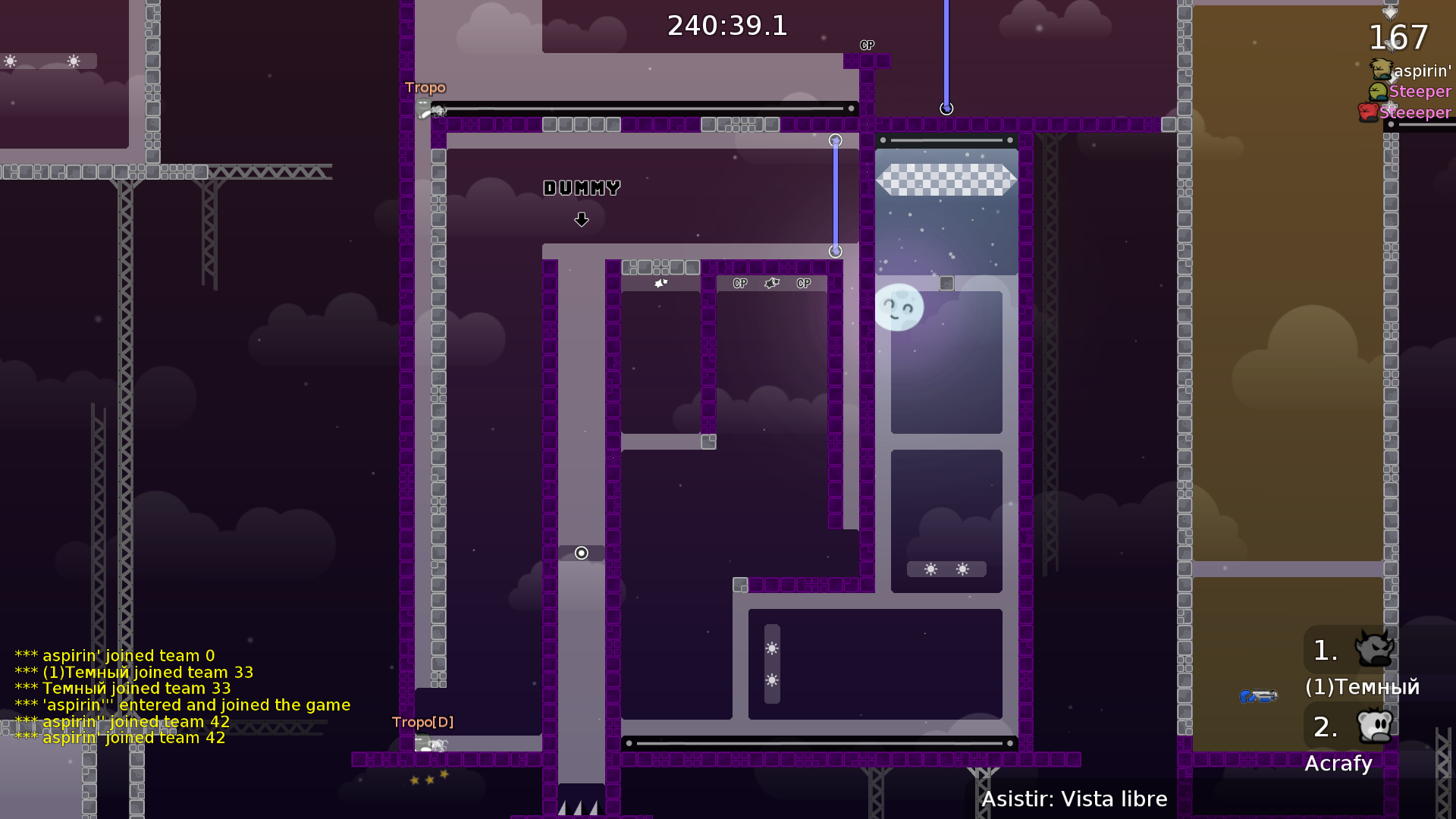Click the blue shotgun icon in the killfeed
Viewport: 1456px width, 819px height.
click(1259, 696)
